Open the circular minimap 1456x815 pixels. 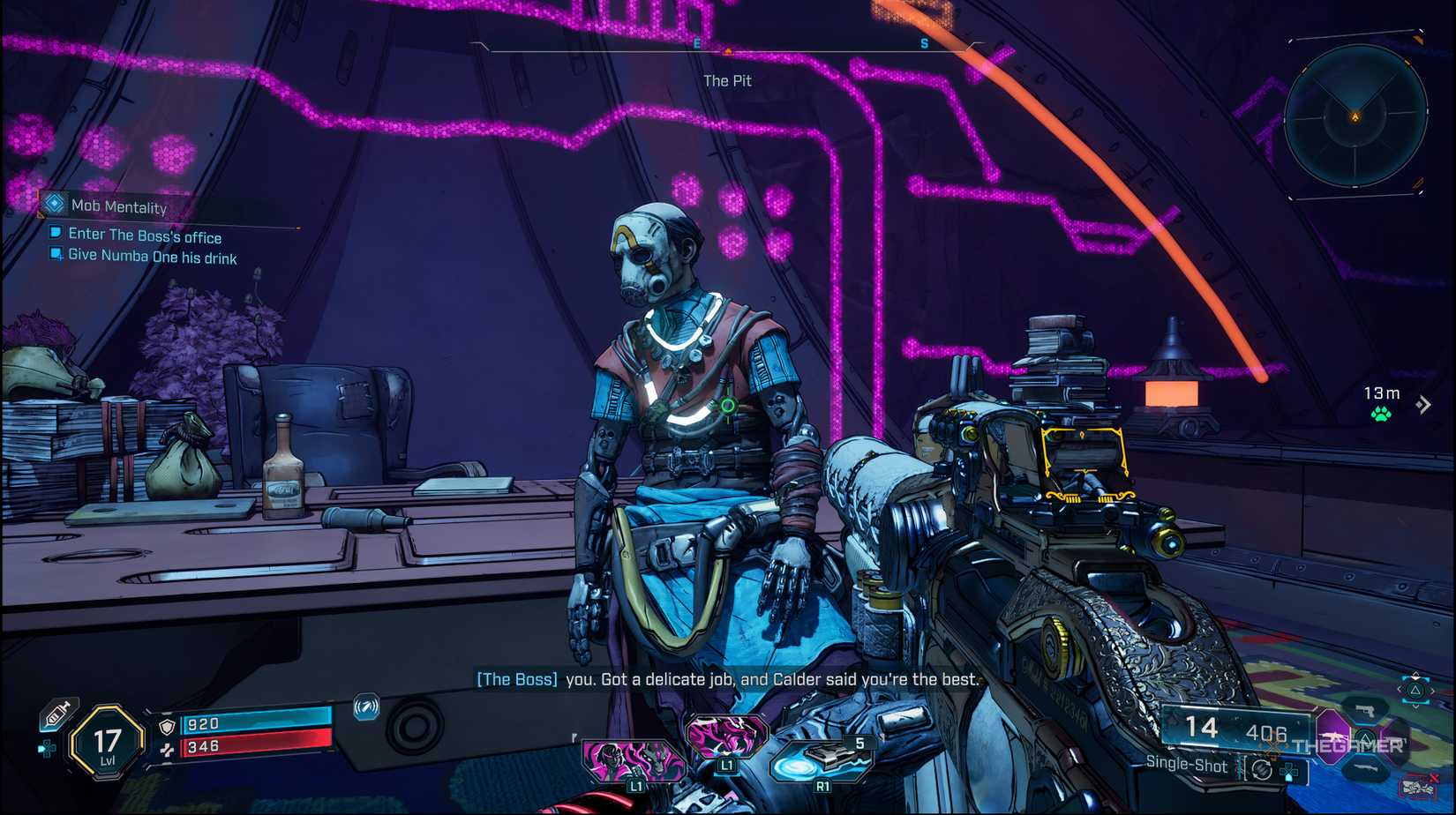[1355, 116]
